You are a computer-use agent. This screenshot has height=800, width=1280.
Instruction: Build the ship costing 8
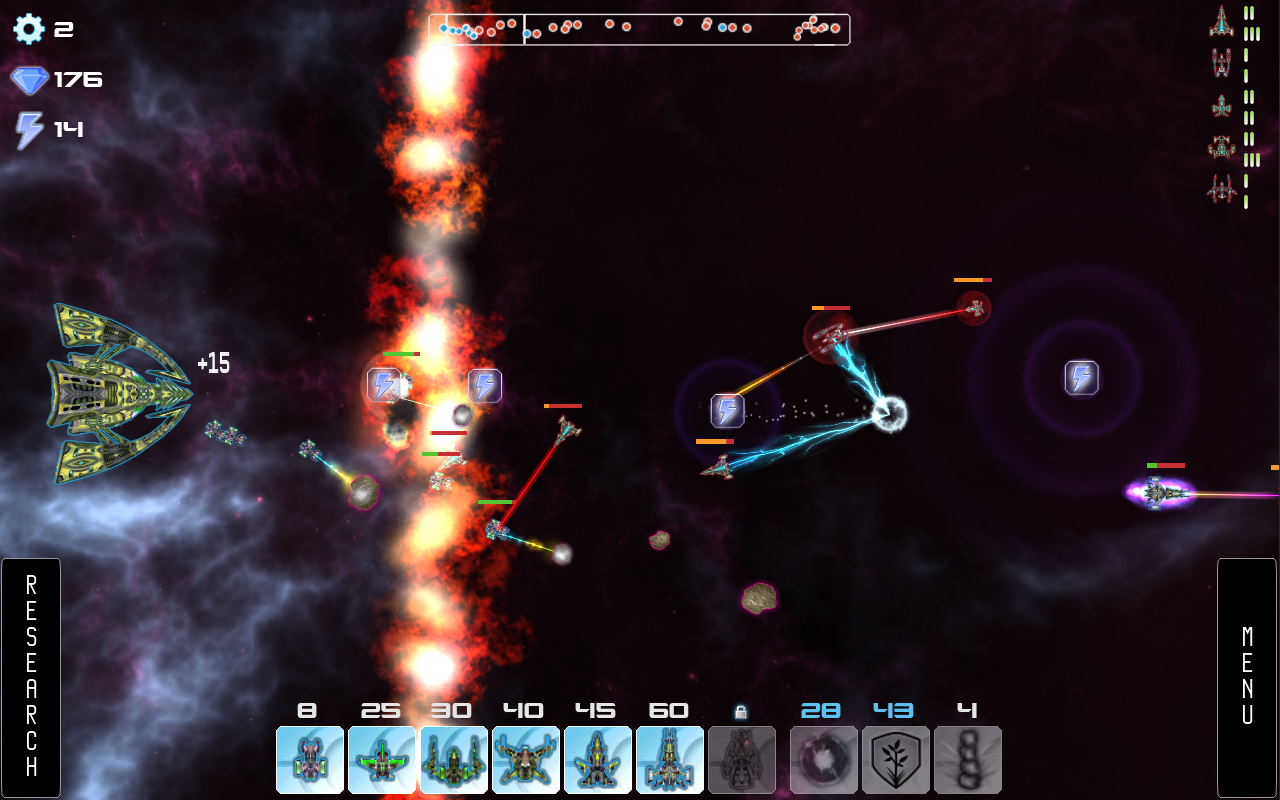(x=310, y=760)
